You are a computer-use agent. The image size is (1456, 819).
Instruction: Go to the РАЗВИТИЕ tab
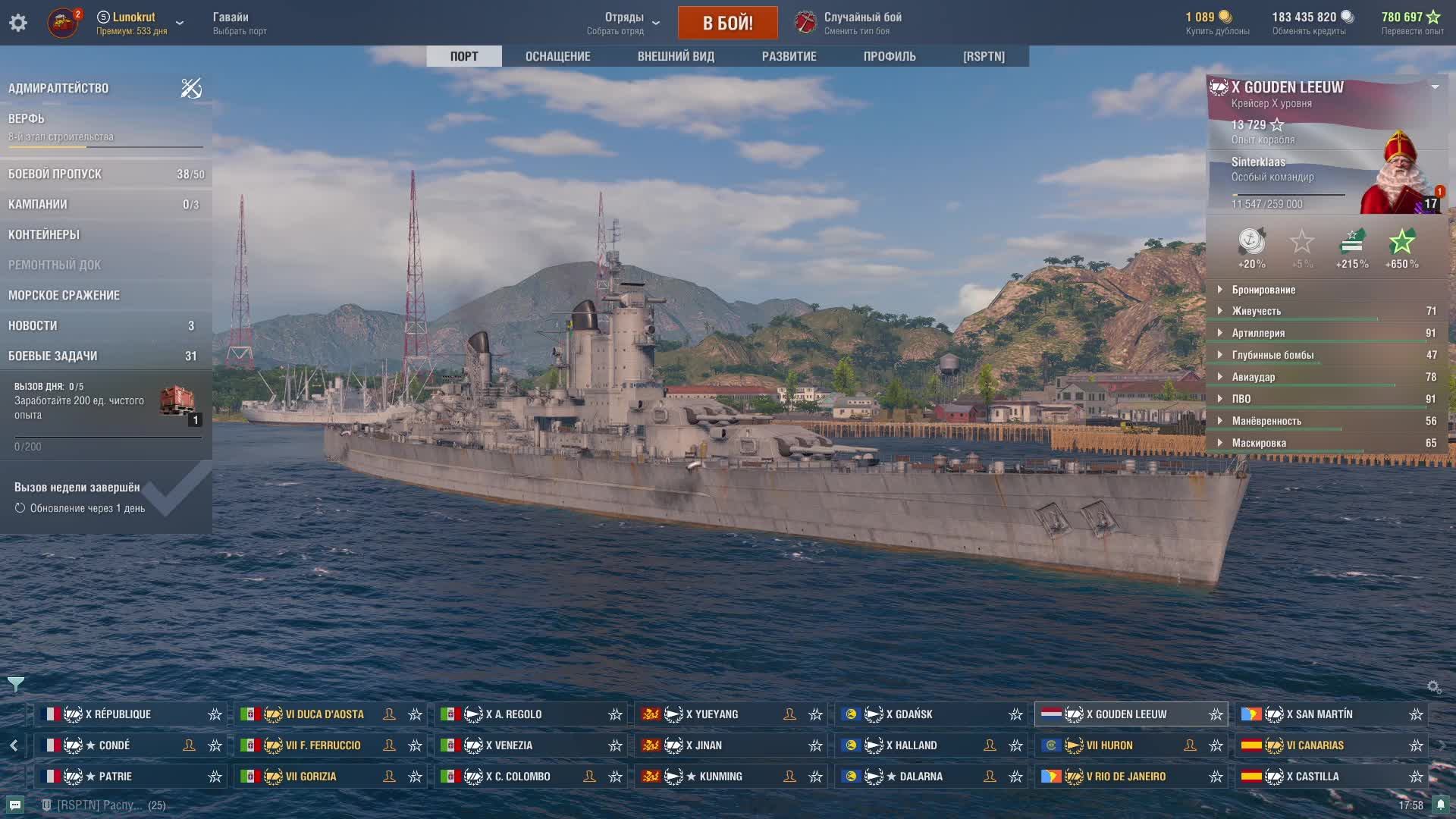789,56
